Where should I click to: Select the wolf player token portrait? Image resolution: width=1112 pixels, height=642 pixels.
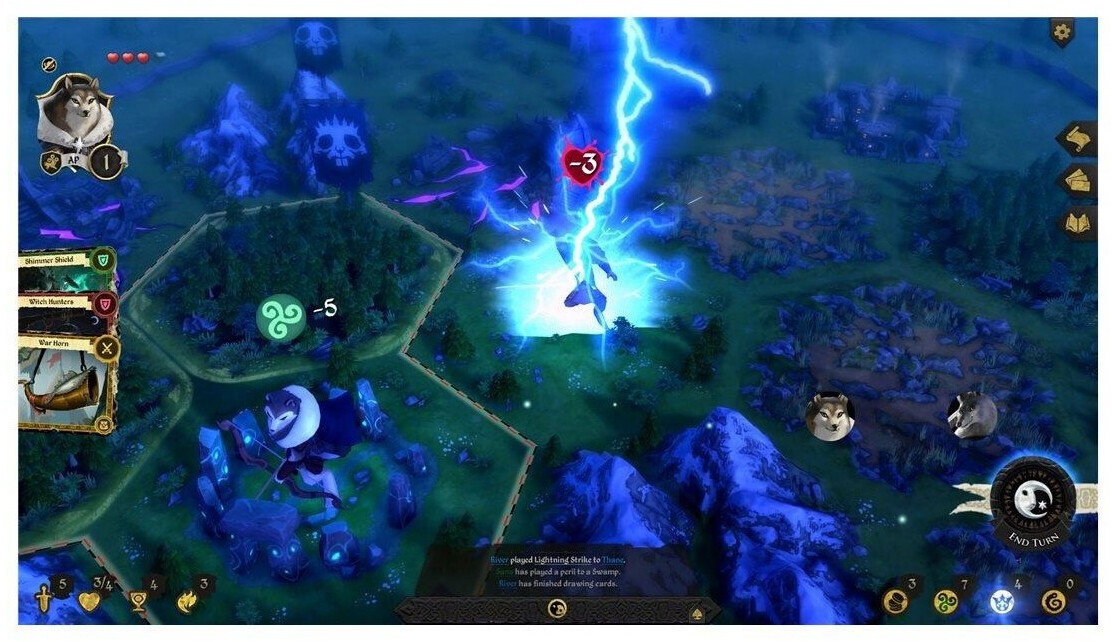tap(830, 415)
